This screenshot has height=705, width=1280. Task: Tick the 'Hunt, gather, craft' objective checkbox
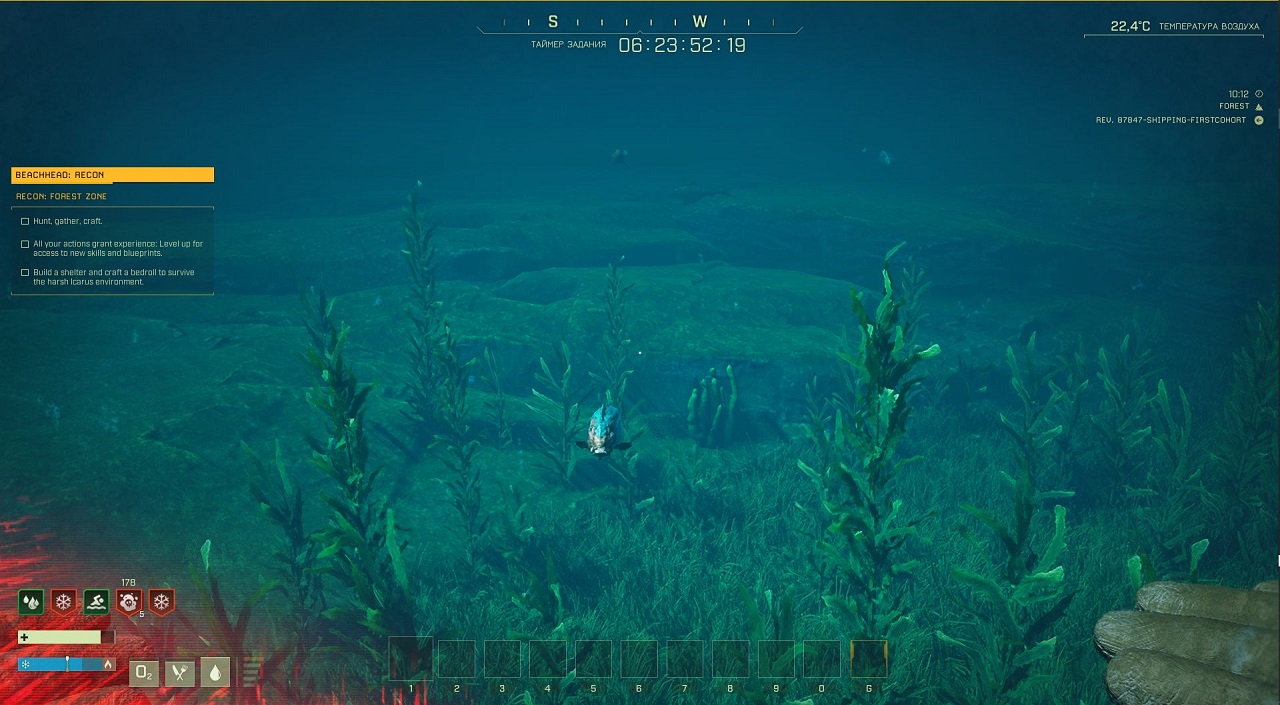25,221
